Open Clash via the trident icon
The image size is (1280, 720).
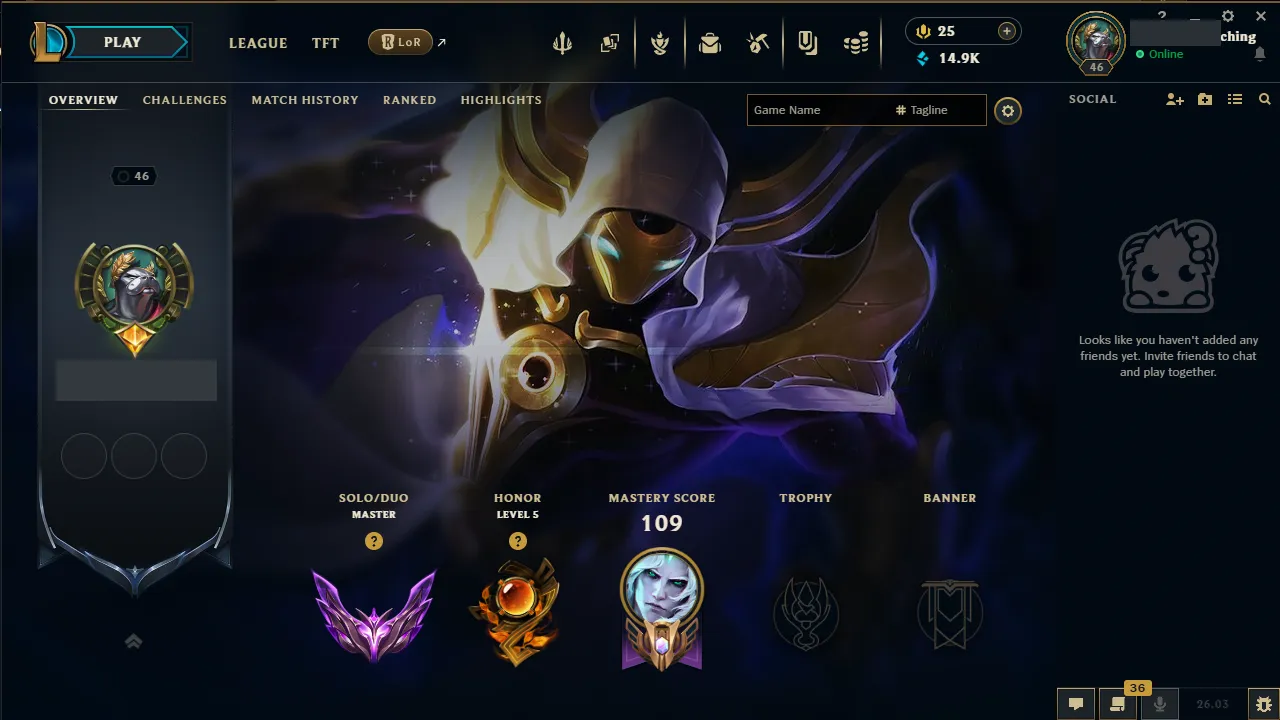[562, 42]
